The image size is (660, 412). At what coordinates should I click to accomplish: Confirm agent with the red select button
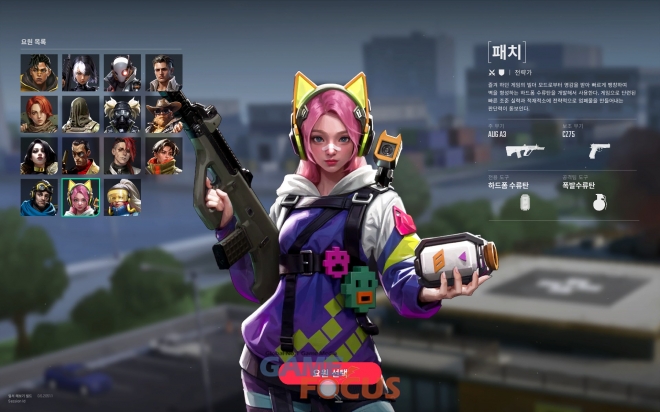329,372
